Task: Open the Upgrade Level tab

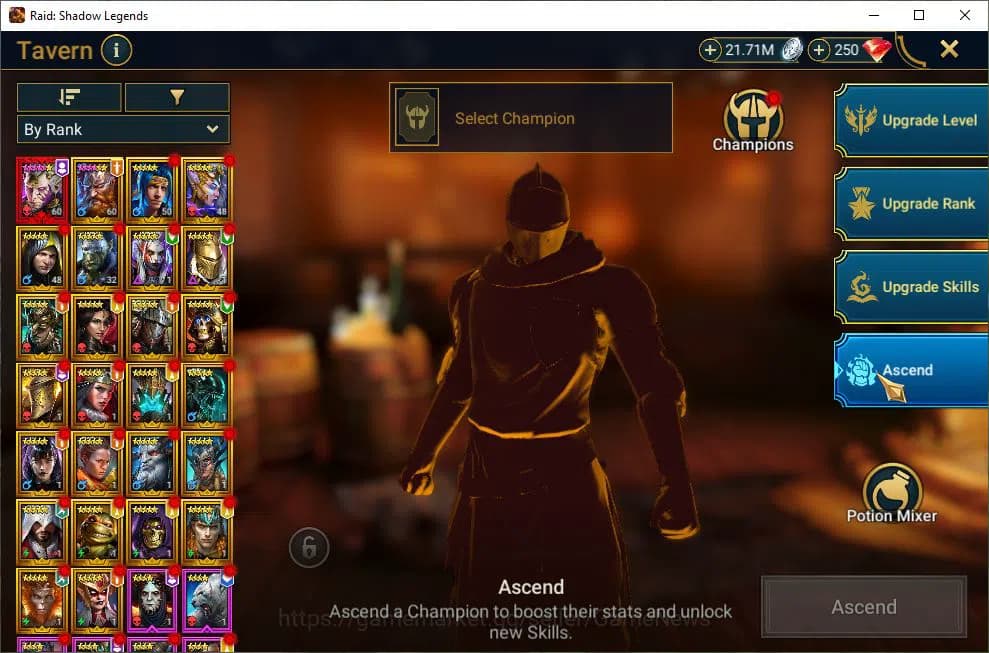Action: pos(910,120)
